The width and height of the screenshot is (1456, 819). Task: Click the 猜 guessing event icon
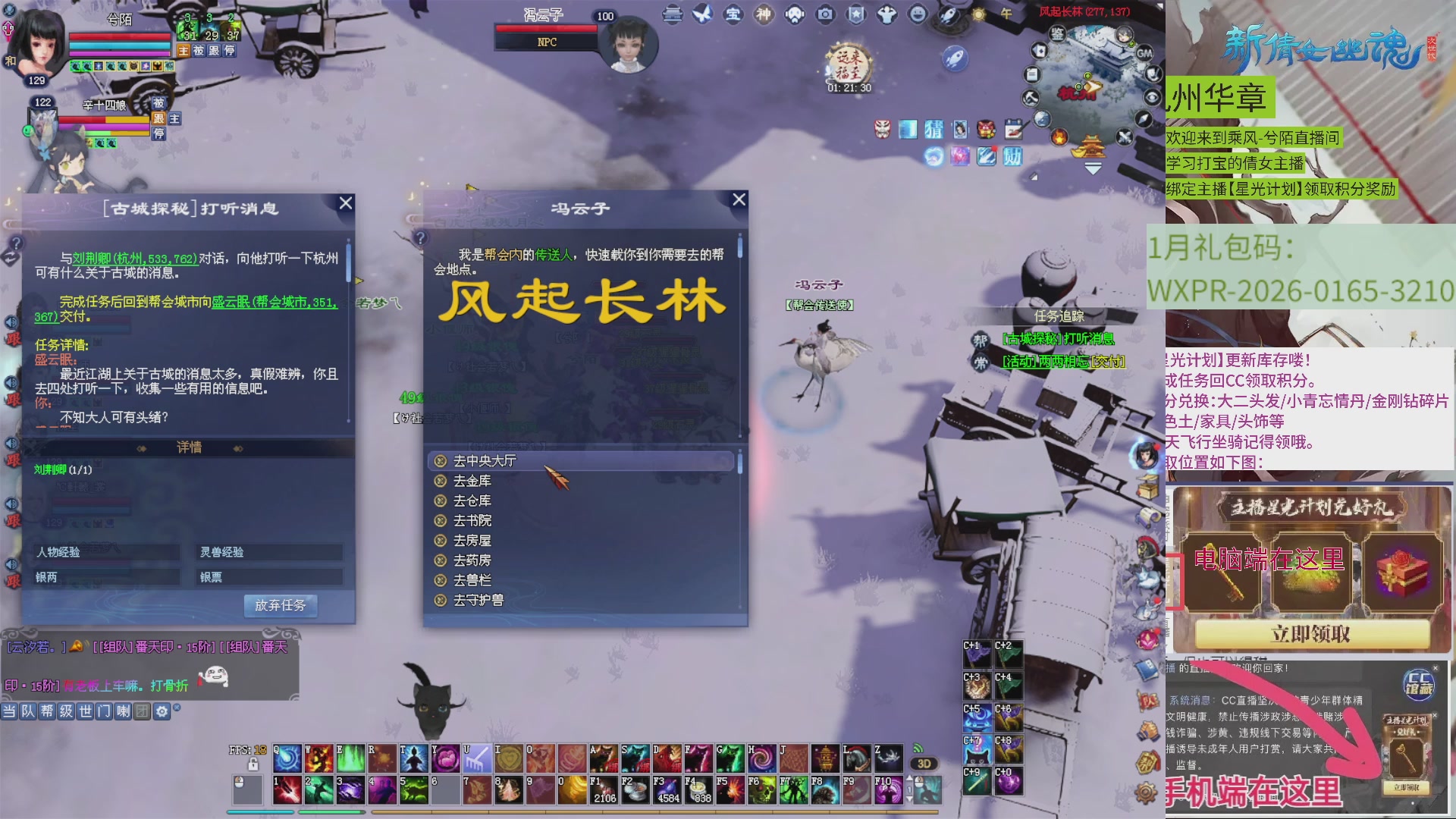934,130
